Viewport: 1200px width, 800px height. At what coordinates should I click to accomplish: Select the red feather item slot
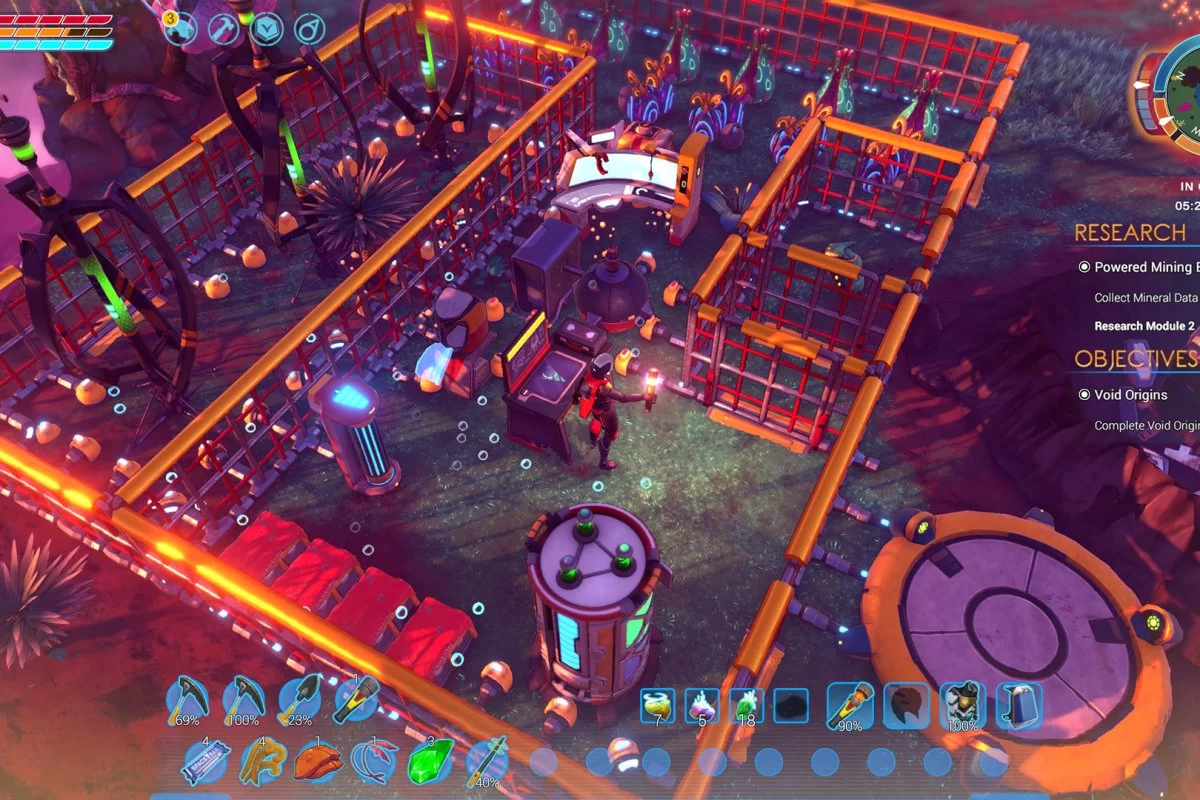pos(374,763)
